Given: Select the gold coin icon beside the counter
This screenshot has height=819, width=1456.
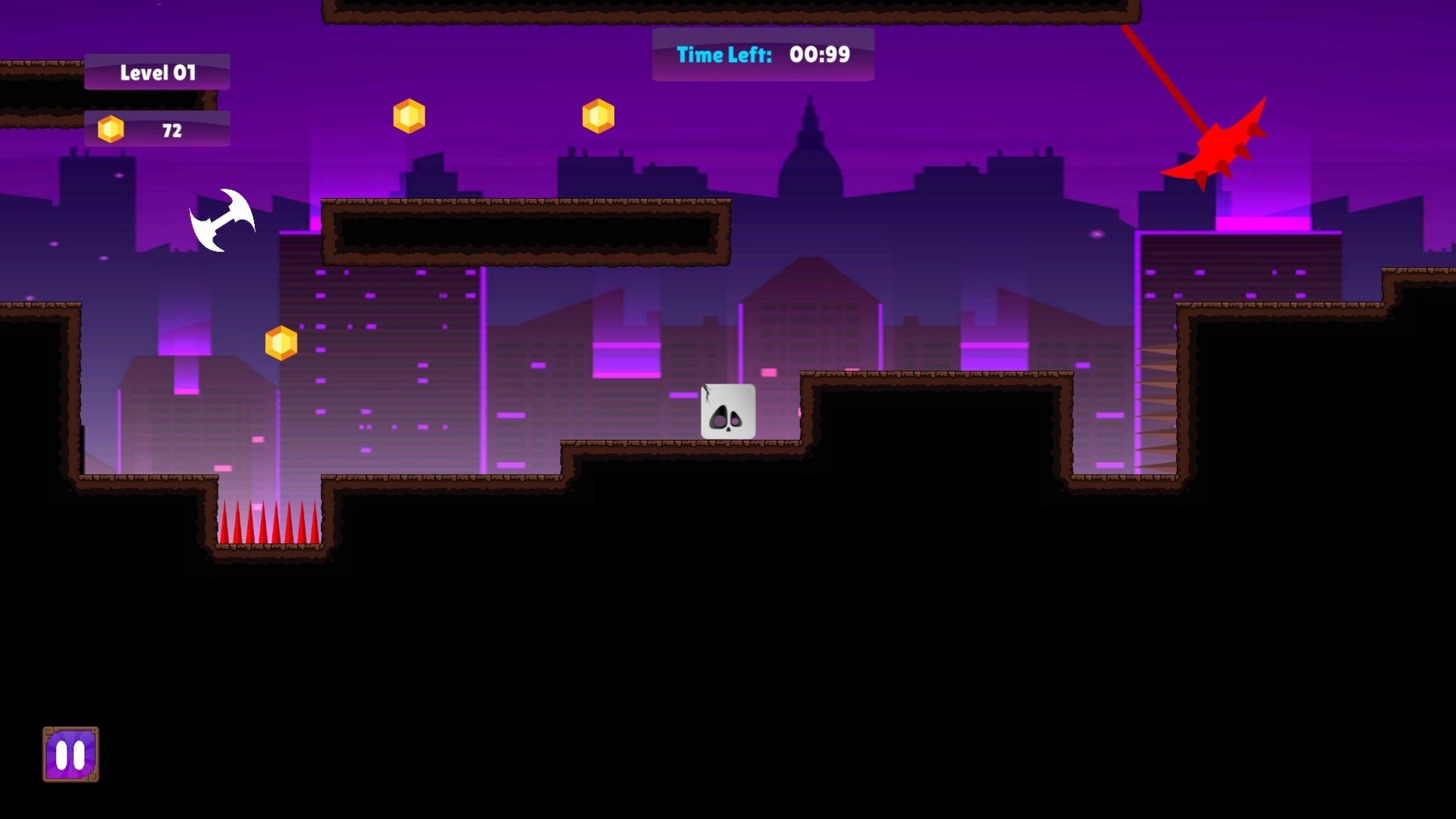Looking at the screenshot, I should coord(112,129).
